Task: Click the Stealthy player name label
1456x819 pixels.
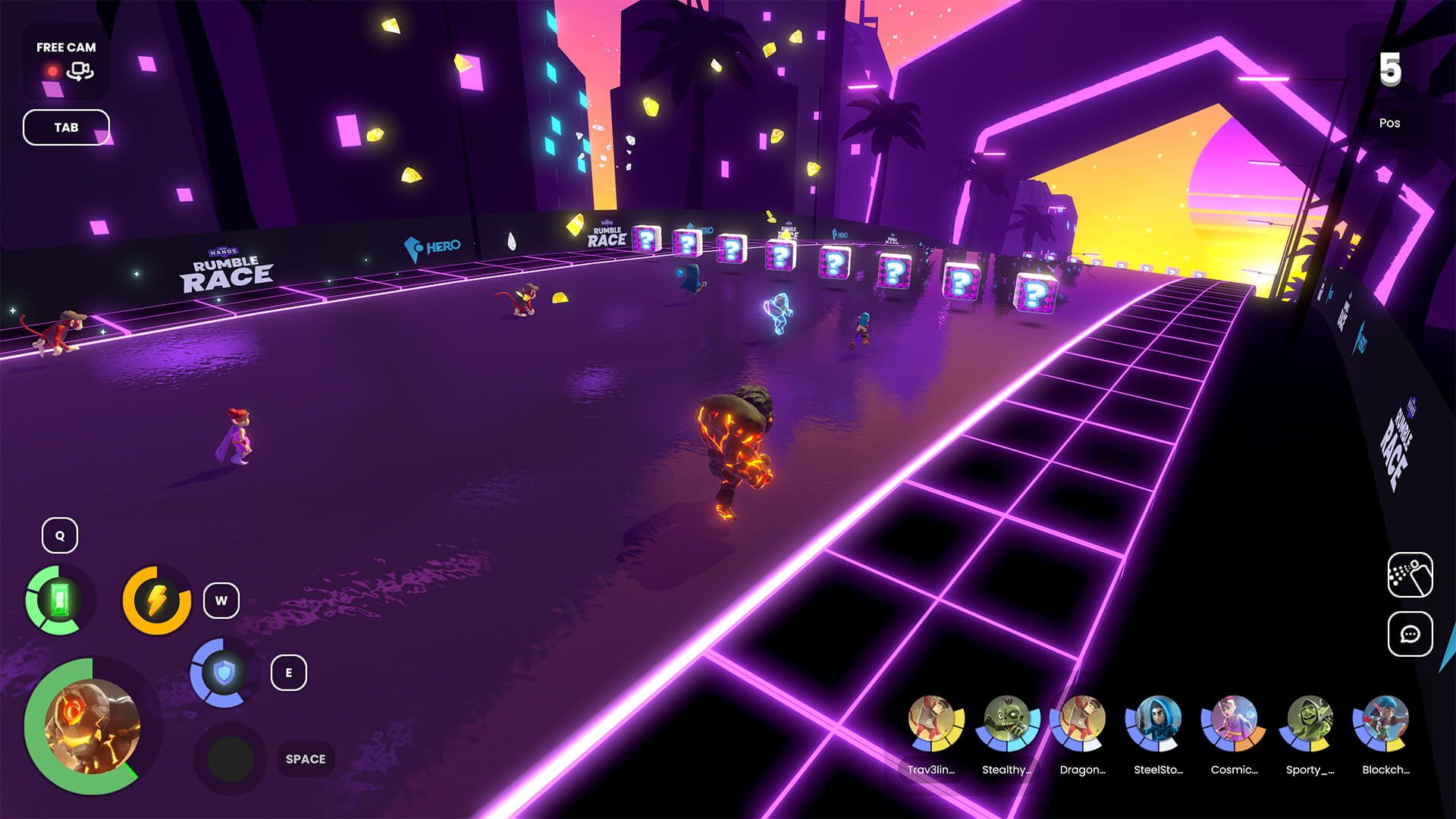Action: [1010, 769]
